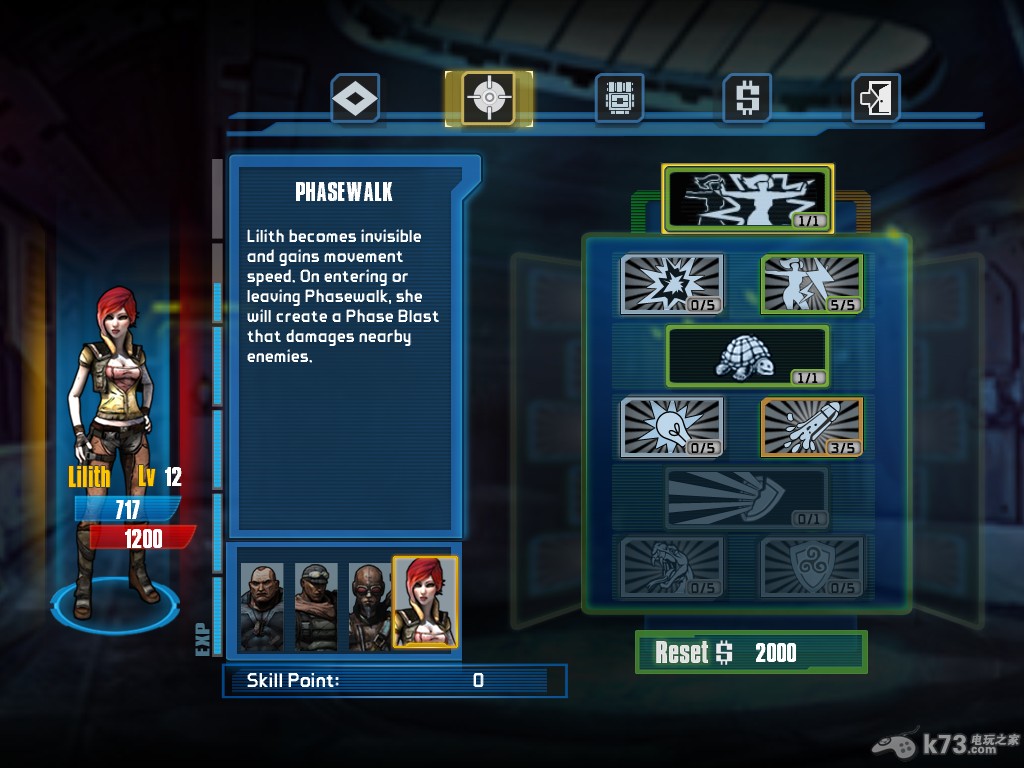The image size is (1024, 768).
Task: Pick the turtle skill icon
Action: click(x=747, y=356)
